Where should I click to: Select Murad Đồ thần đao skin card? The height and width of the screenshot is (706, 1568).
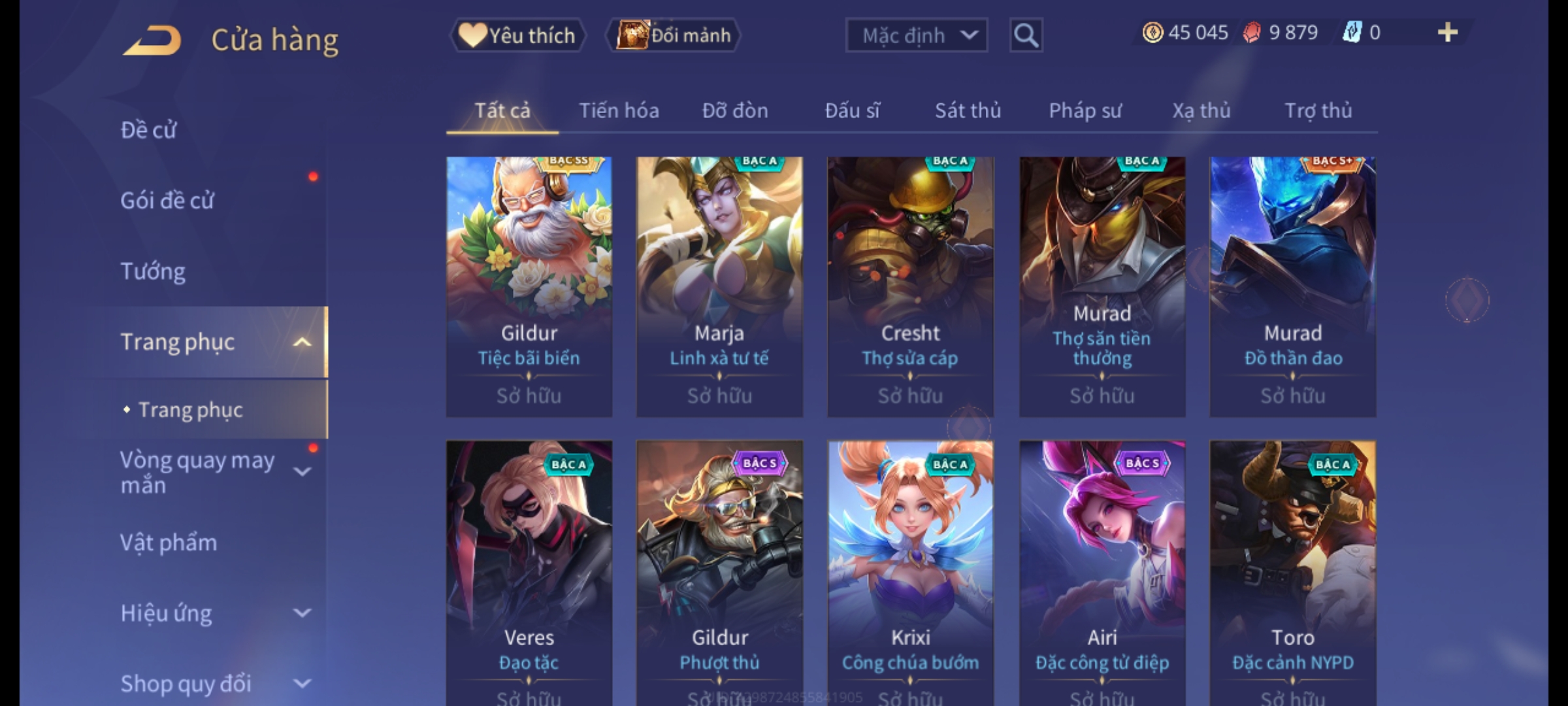point(1292,286)
